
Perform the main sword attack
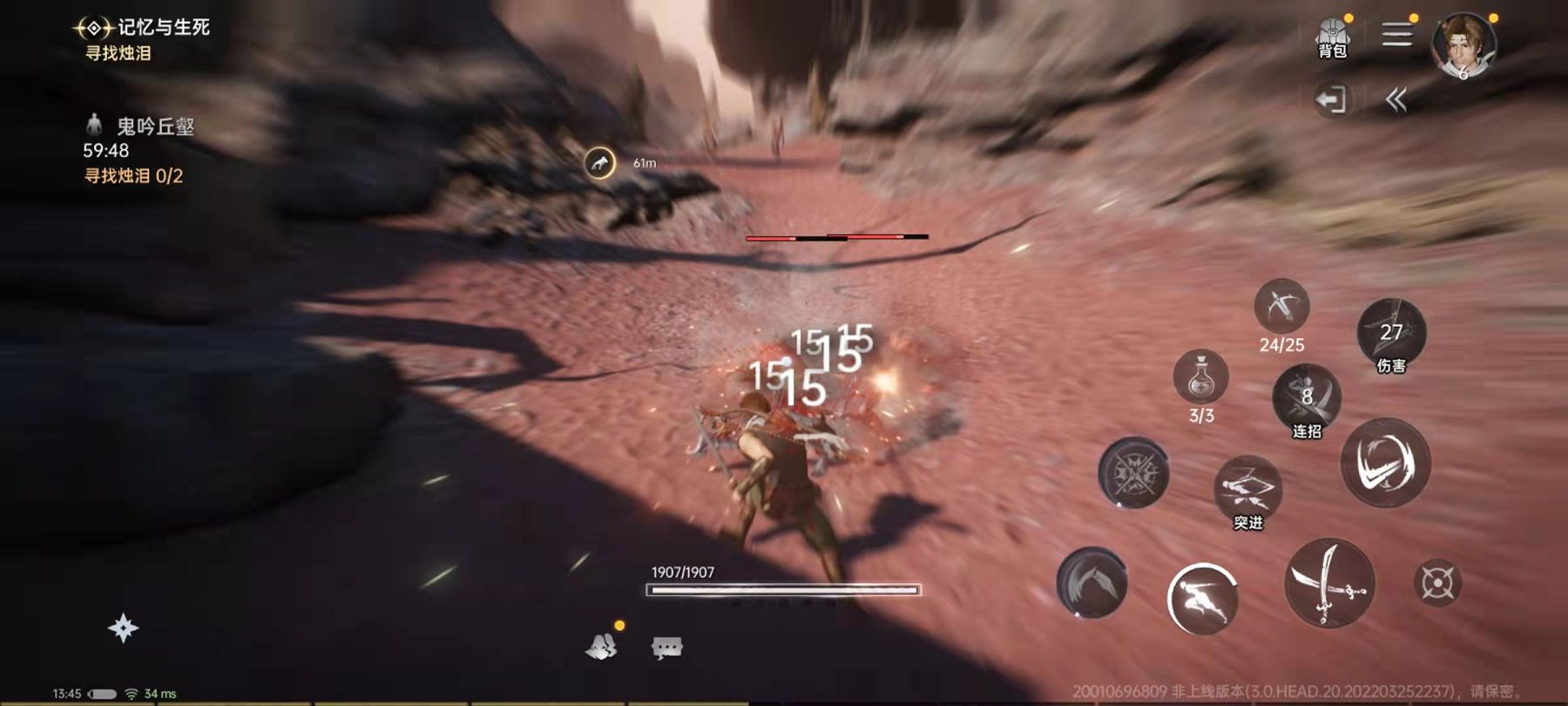click(1329, 582)
